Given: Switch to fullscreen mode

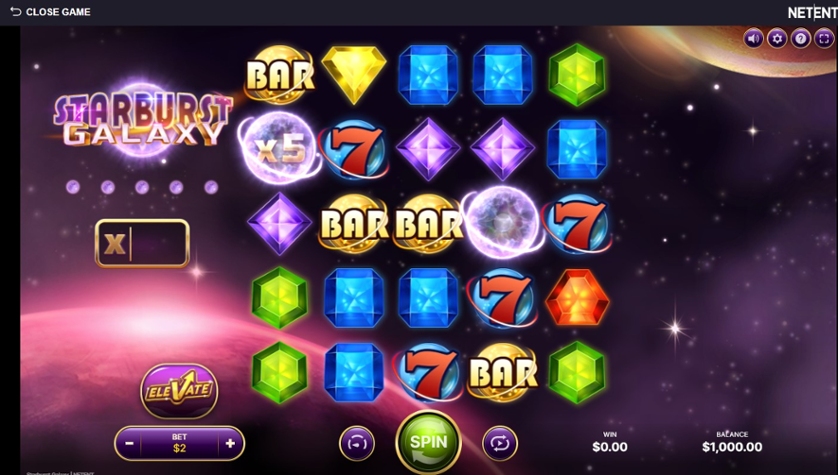Looking at the screenshot, I should click(x=823, y=39).
